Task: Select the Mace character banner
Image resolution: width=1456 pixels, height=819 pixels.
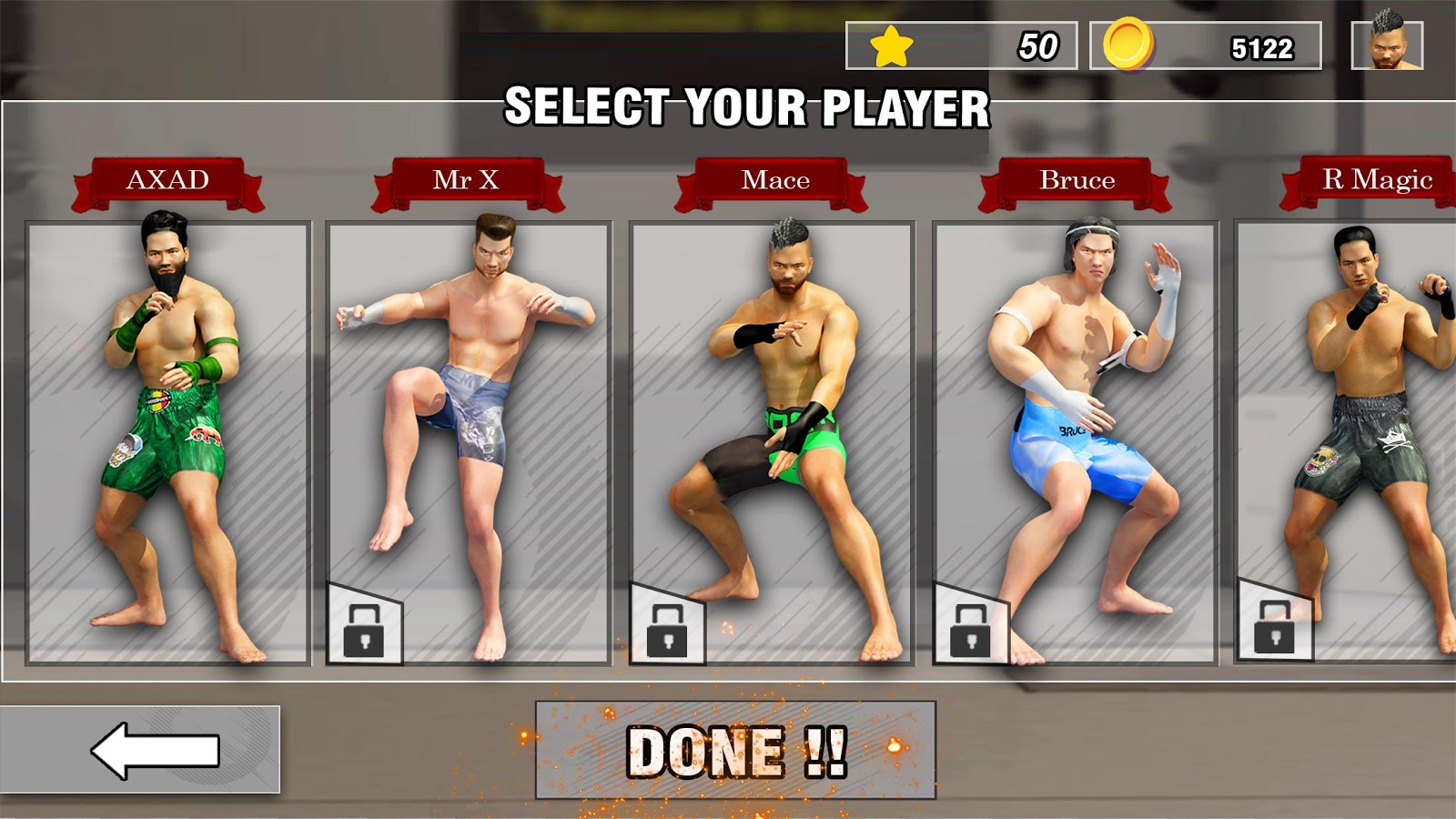Action: (x=775, y=179)
